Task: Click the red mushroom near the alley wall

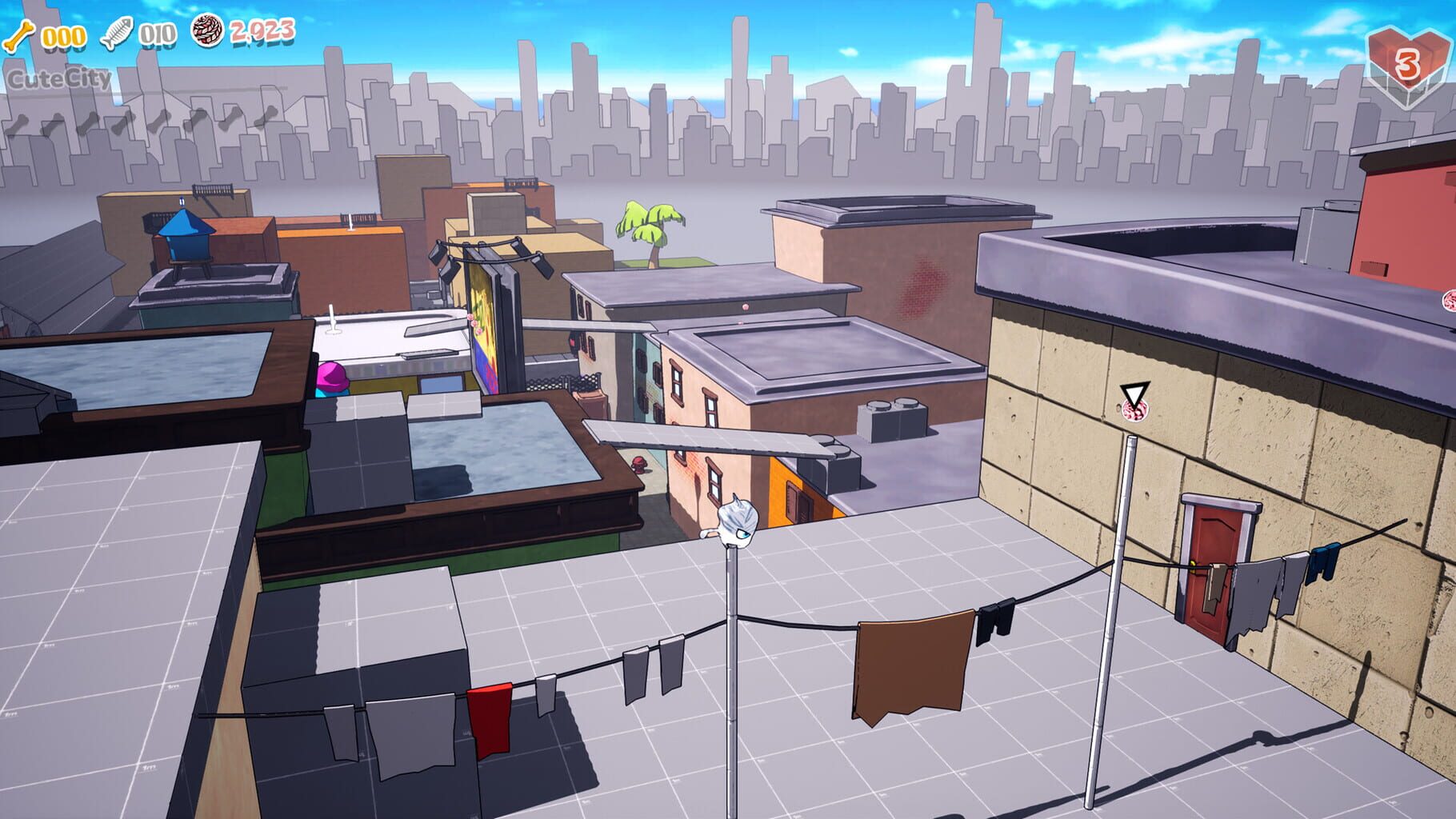Action: tap(638, 465)
